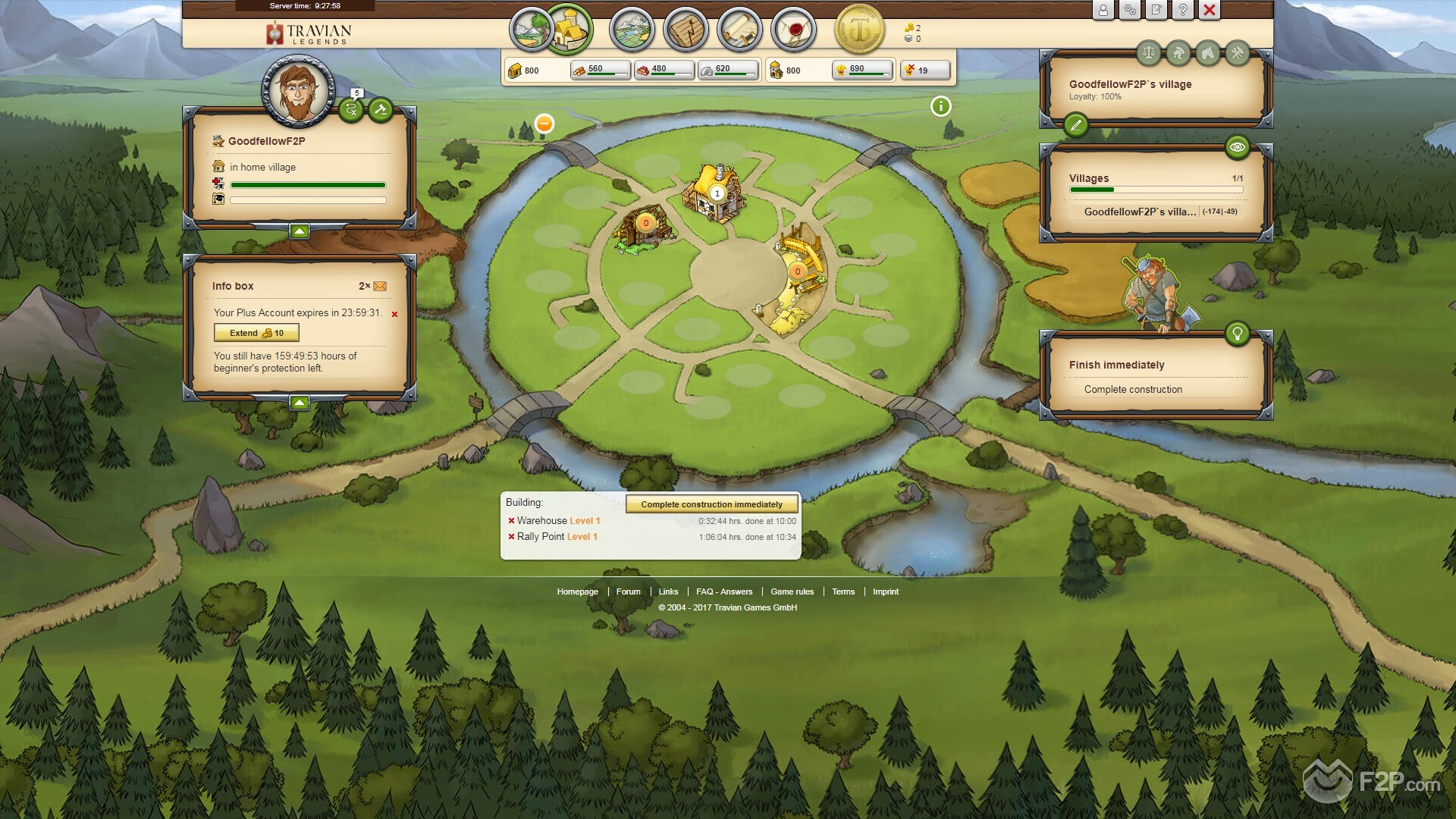Open the marketplace scales icon on village panel
This screenshot has width=1456, height=819.
tap(1148, 53)
